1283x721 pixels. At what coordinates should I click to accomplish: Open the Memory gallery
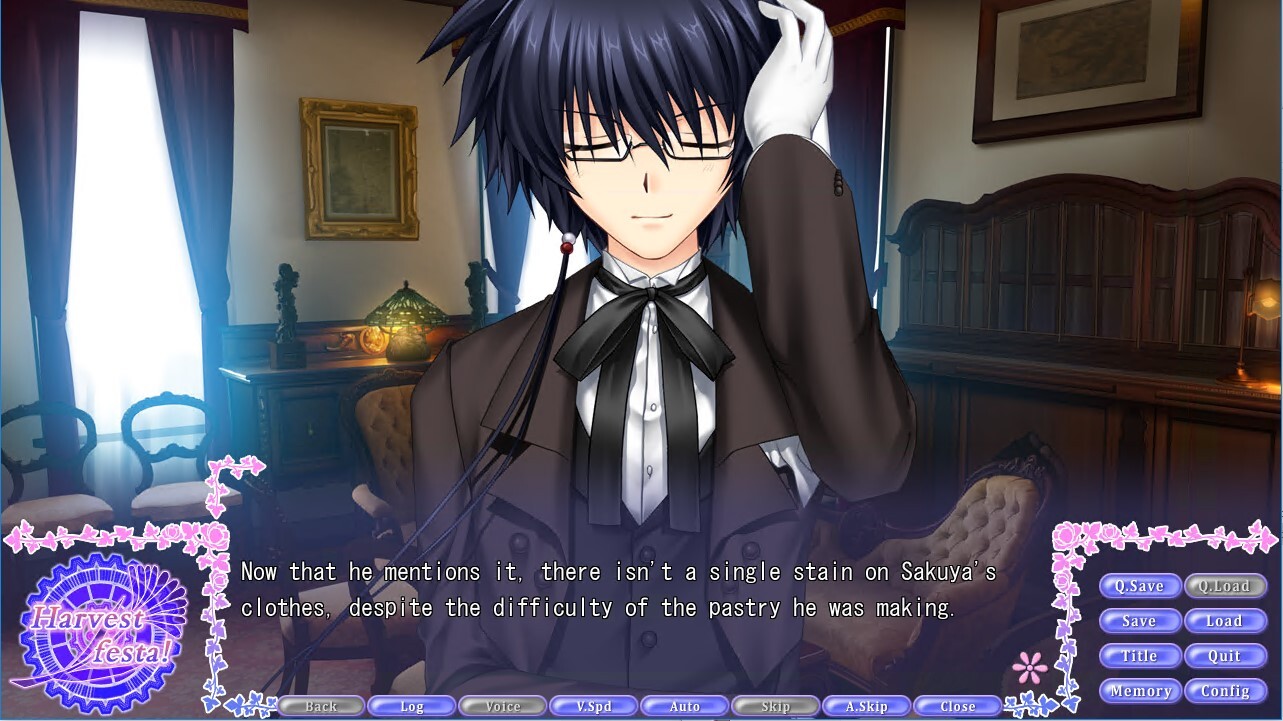[1140, 691]
